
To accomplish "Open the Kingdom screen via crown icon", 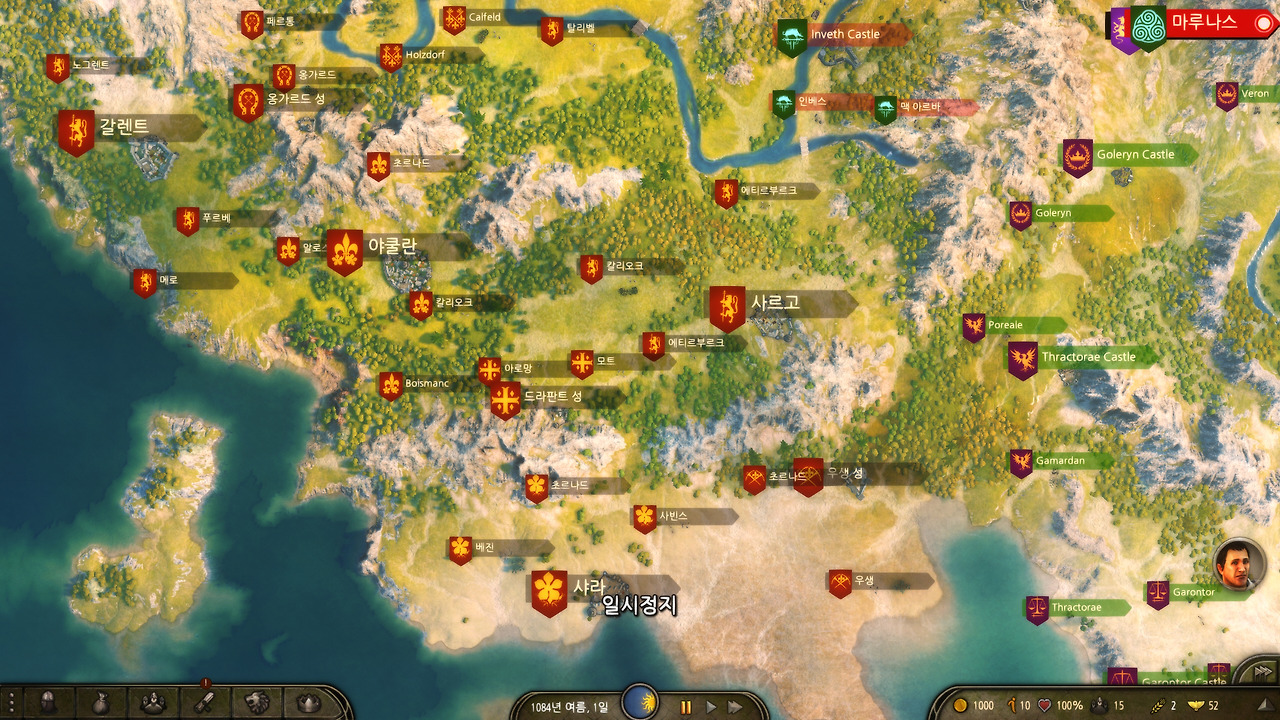I will tap(308, 702).
